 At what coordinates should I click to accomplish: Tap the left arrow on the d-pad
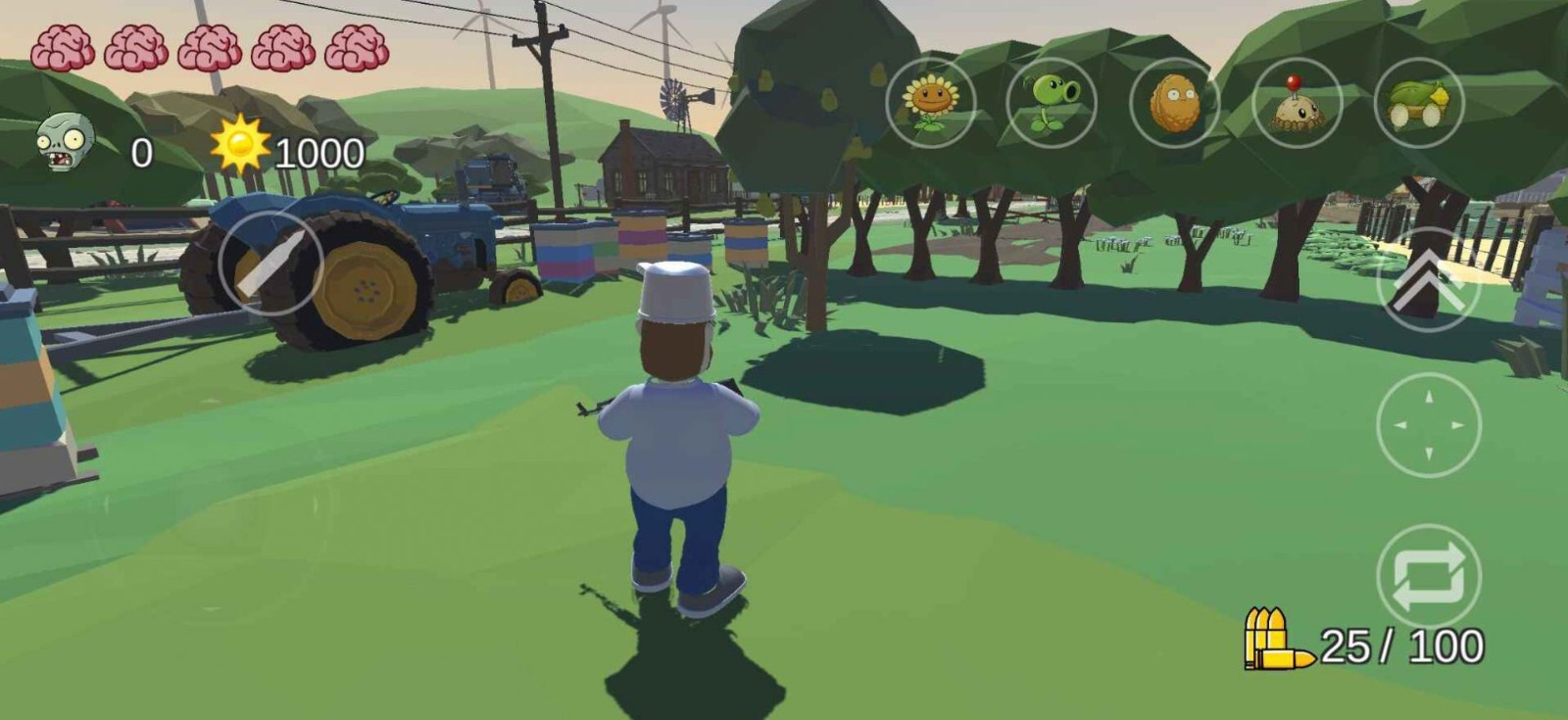click(1399, 426)
